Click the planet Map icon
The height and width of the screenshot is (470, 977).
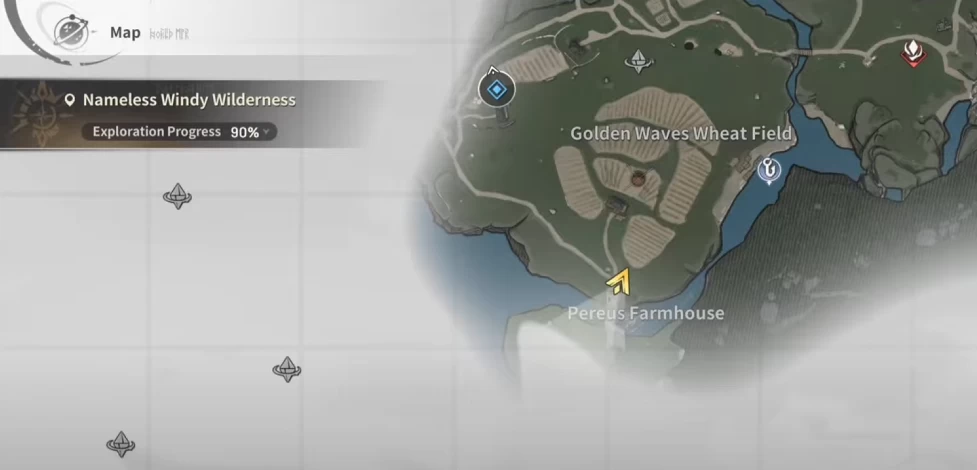click(x=70, y=32)
